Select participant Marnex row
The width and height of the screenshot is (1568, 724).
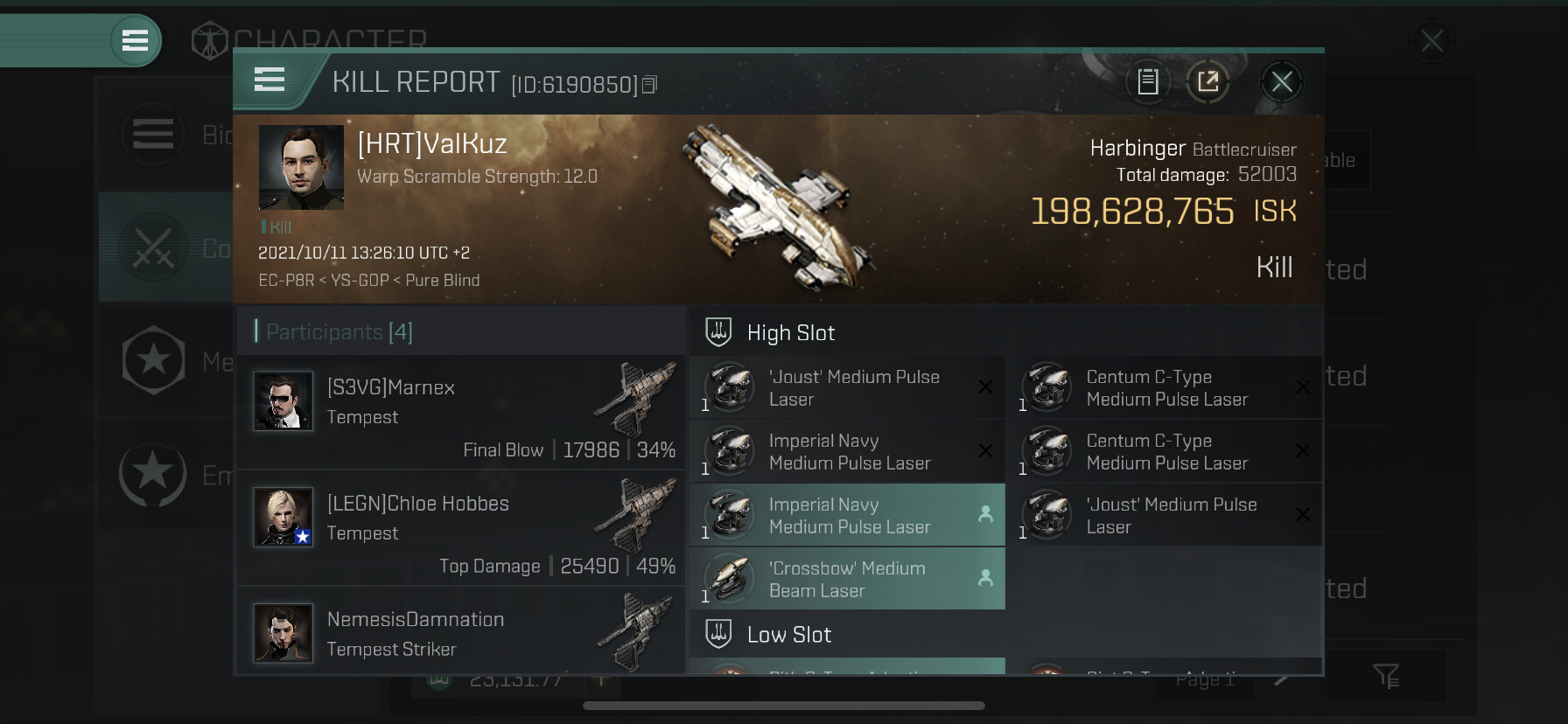461,411
